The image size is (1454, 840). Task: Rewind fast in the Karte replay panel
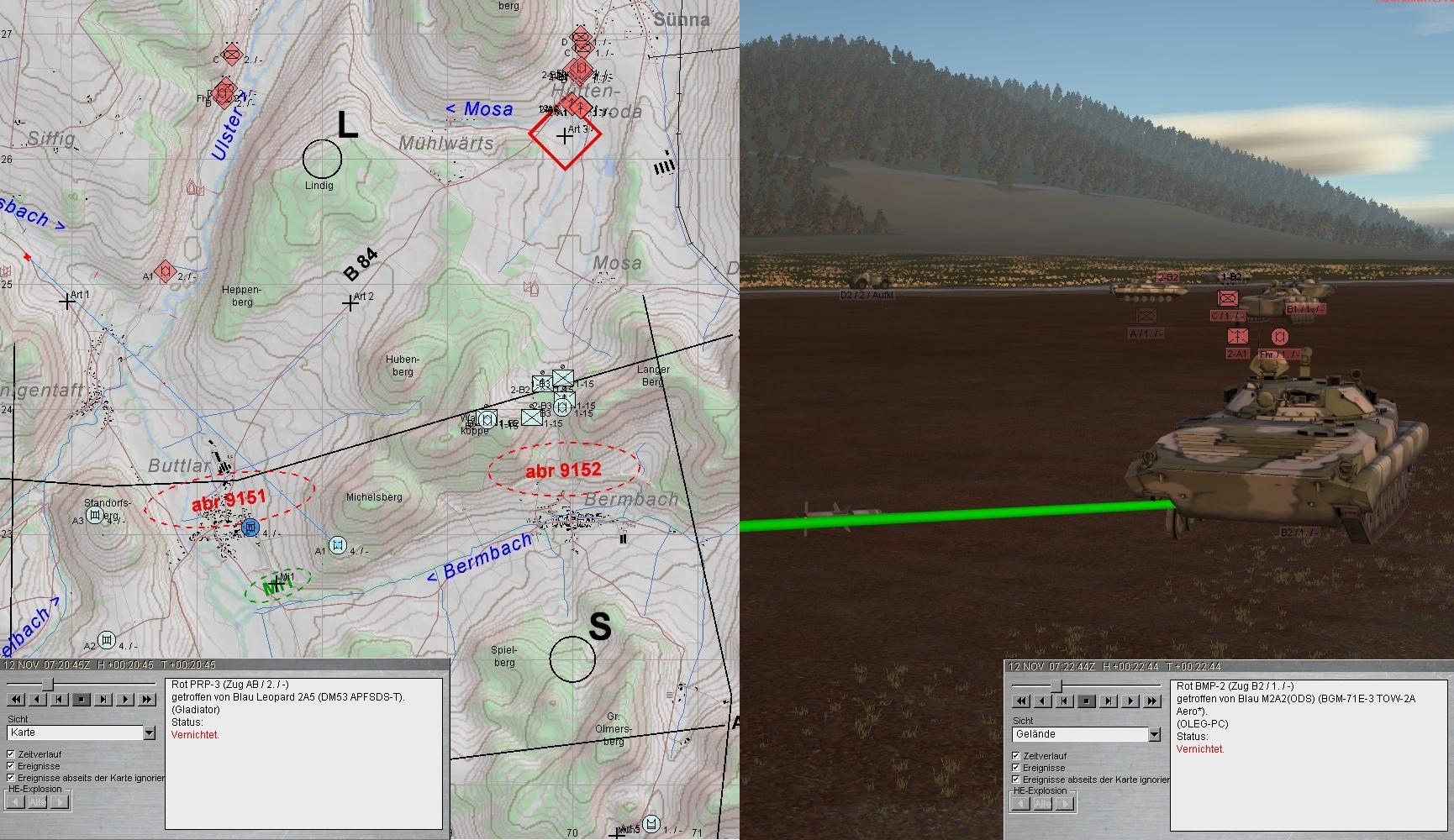point(14,699)
